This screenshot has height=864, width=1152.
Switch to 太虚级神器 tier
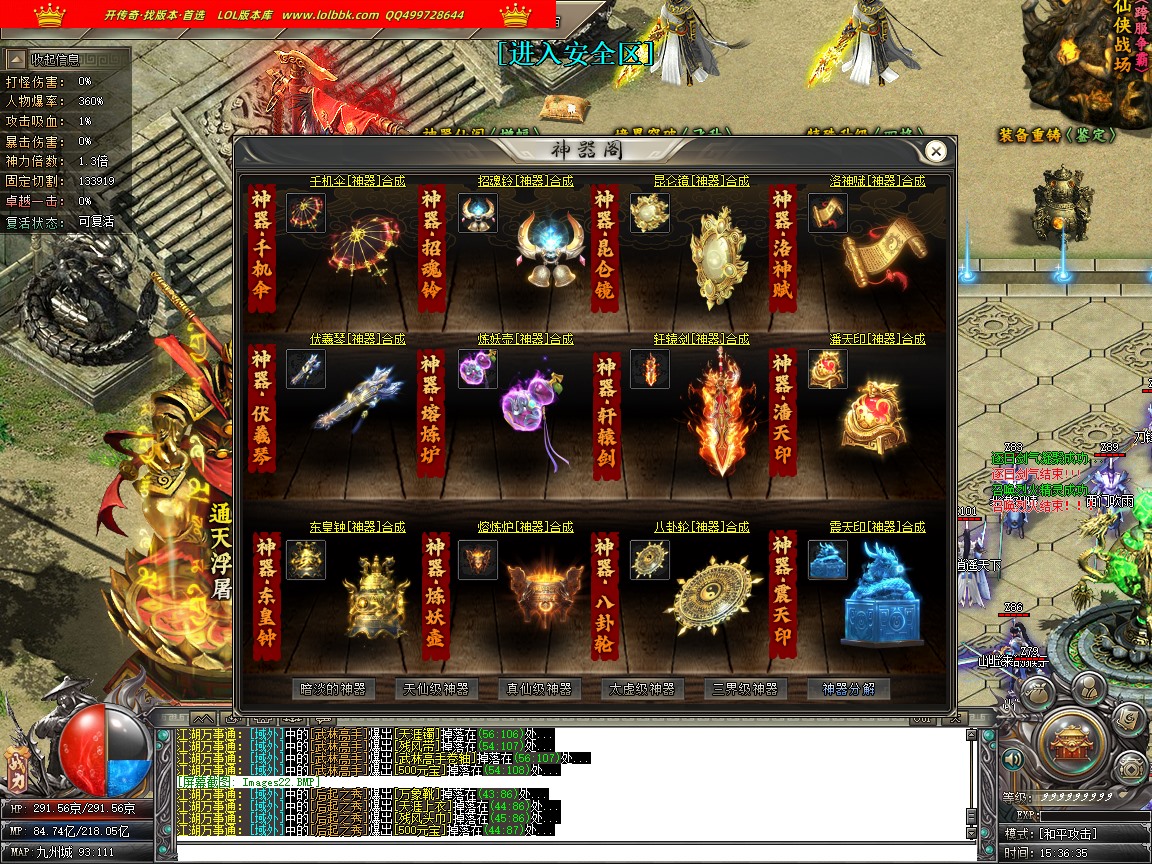tap(642, 689)
